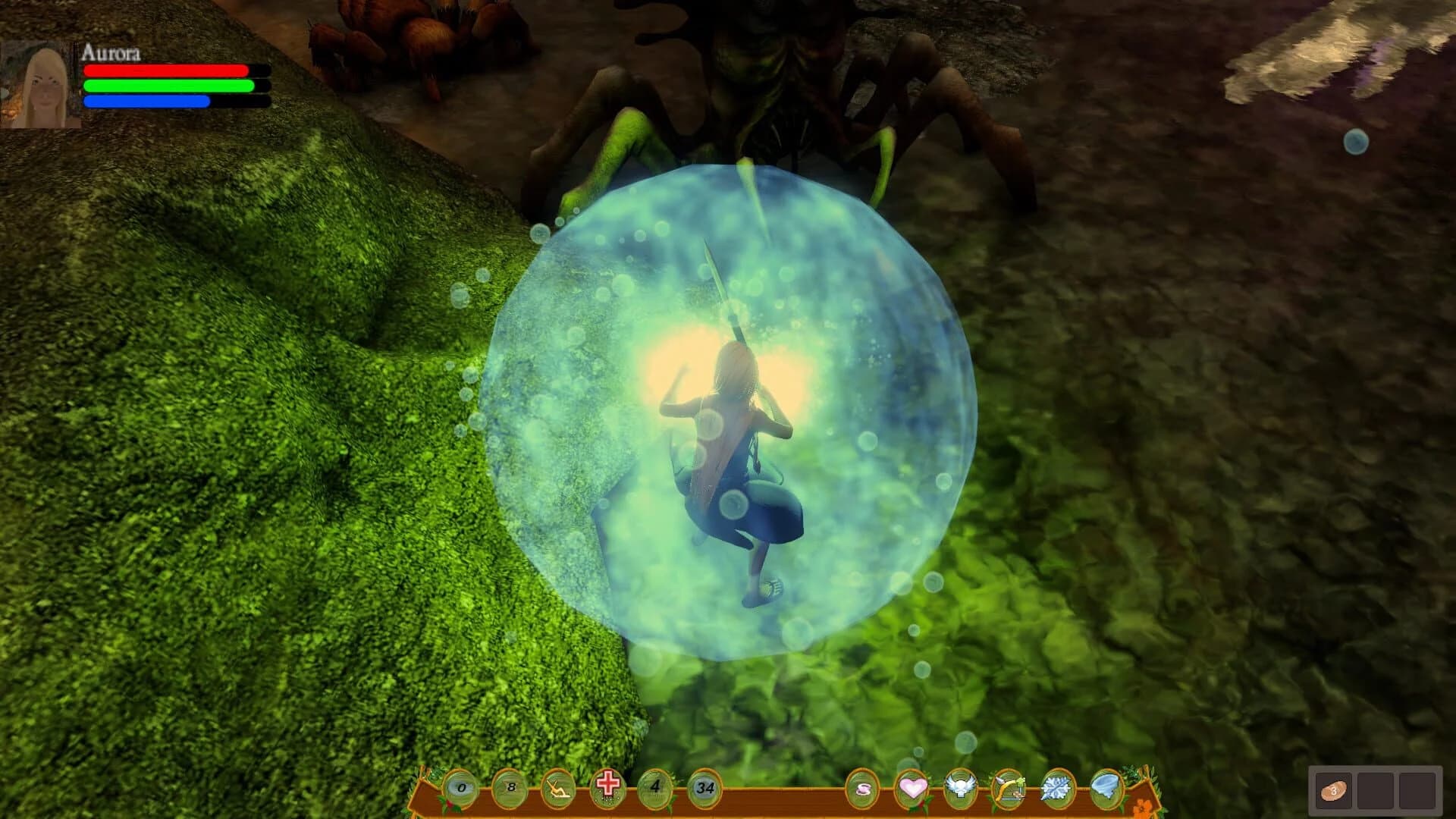Select the teacup item icon

click(x=861, y=787)
